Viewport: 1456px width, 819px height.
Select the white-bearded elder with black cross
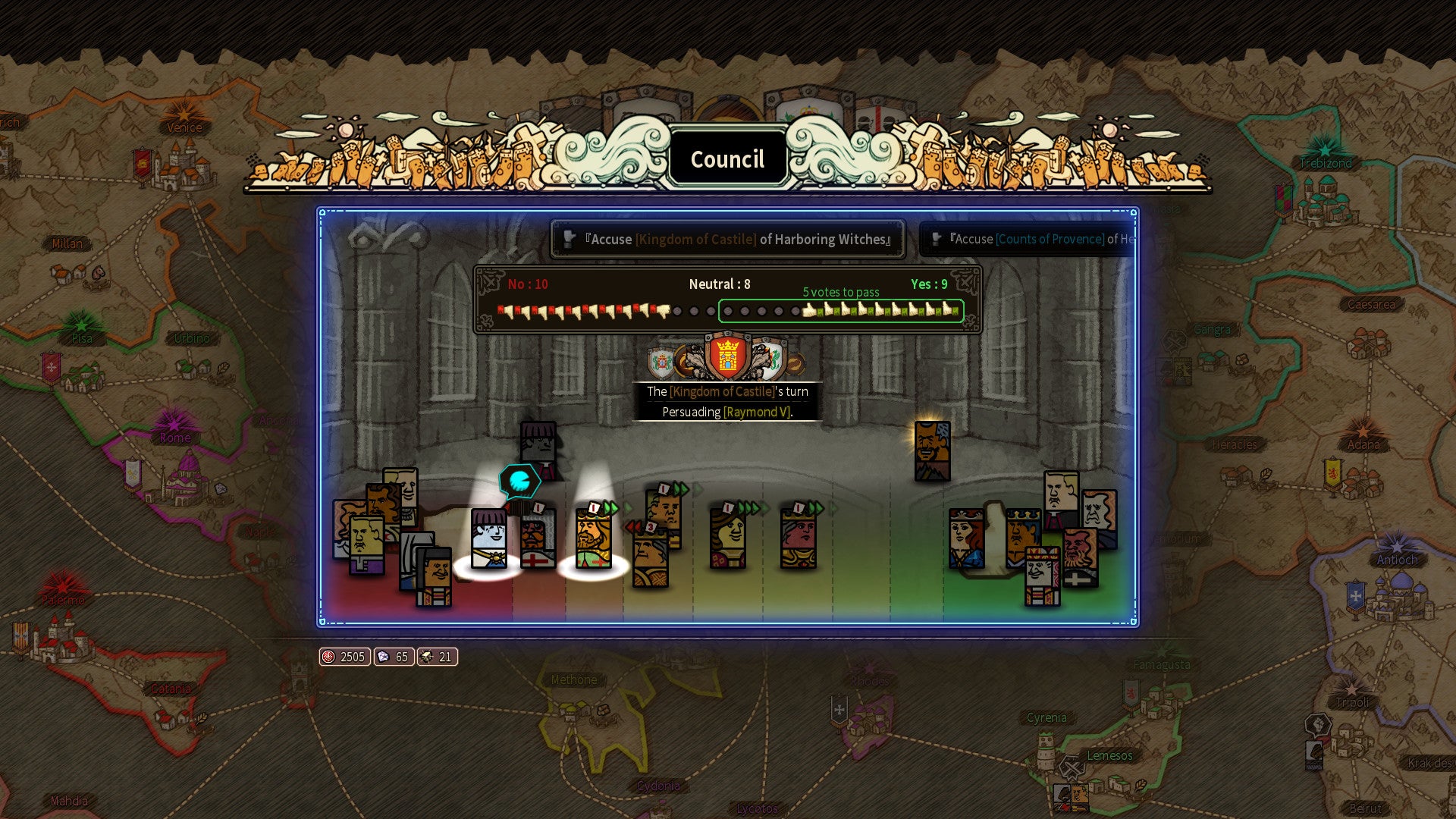point(1080,558)
